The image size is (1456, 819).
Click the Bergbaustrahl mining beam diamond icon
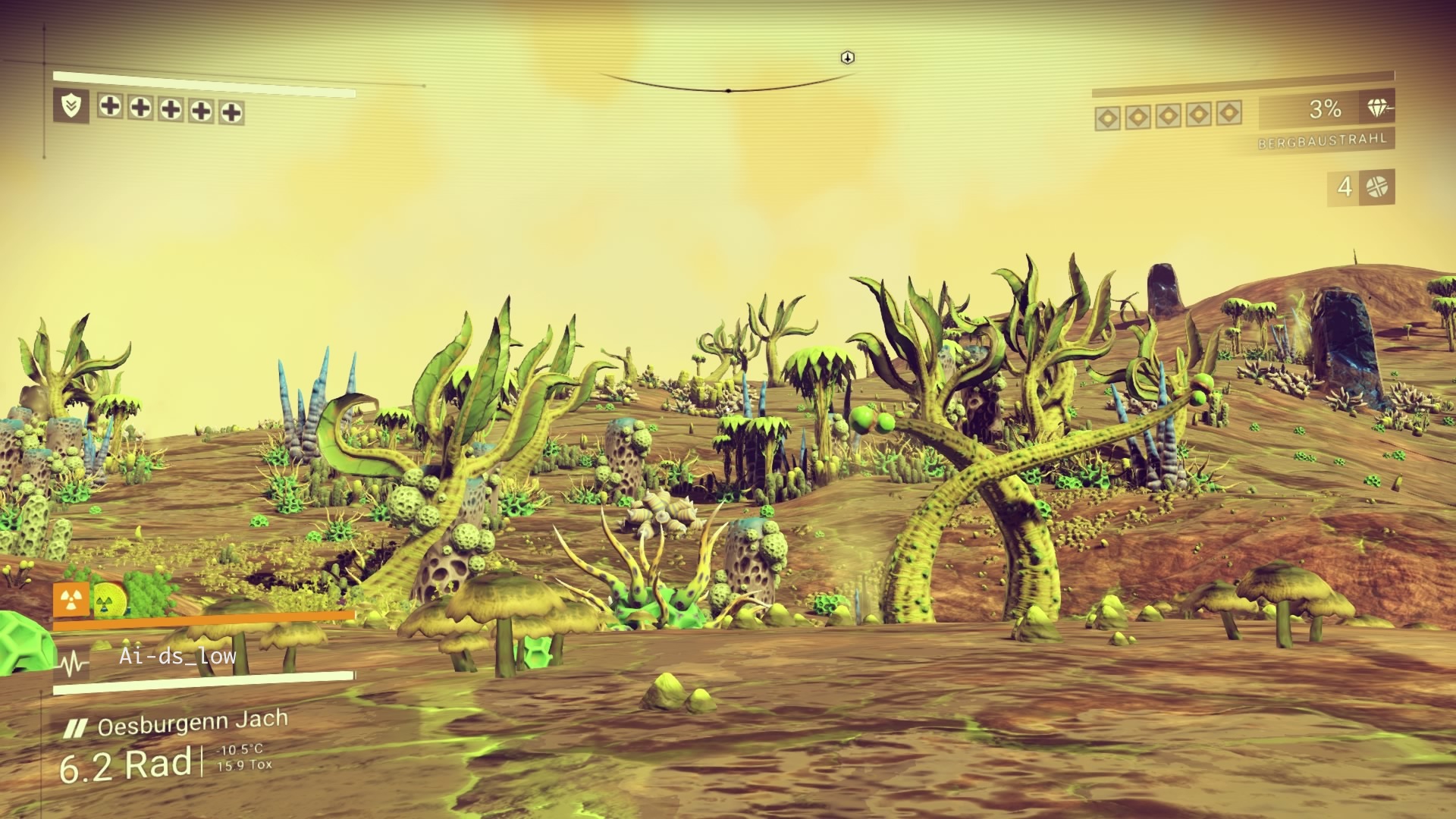[x=1379, y=108]
